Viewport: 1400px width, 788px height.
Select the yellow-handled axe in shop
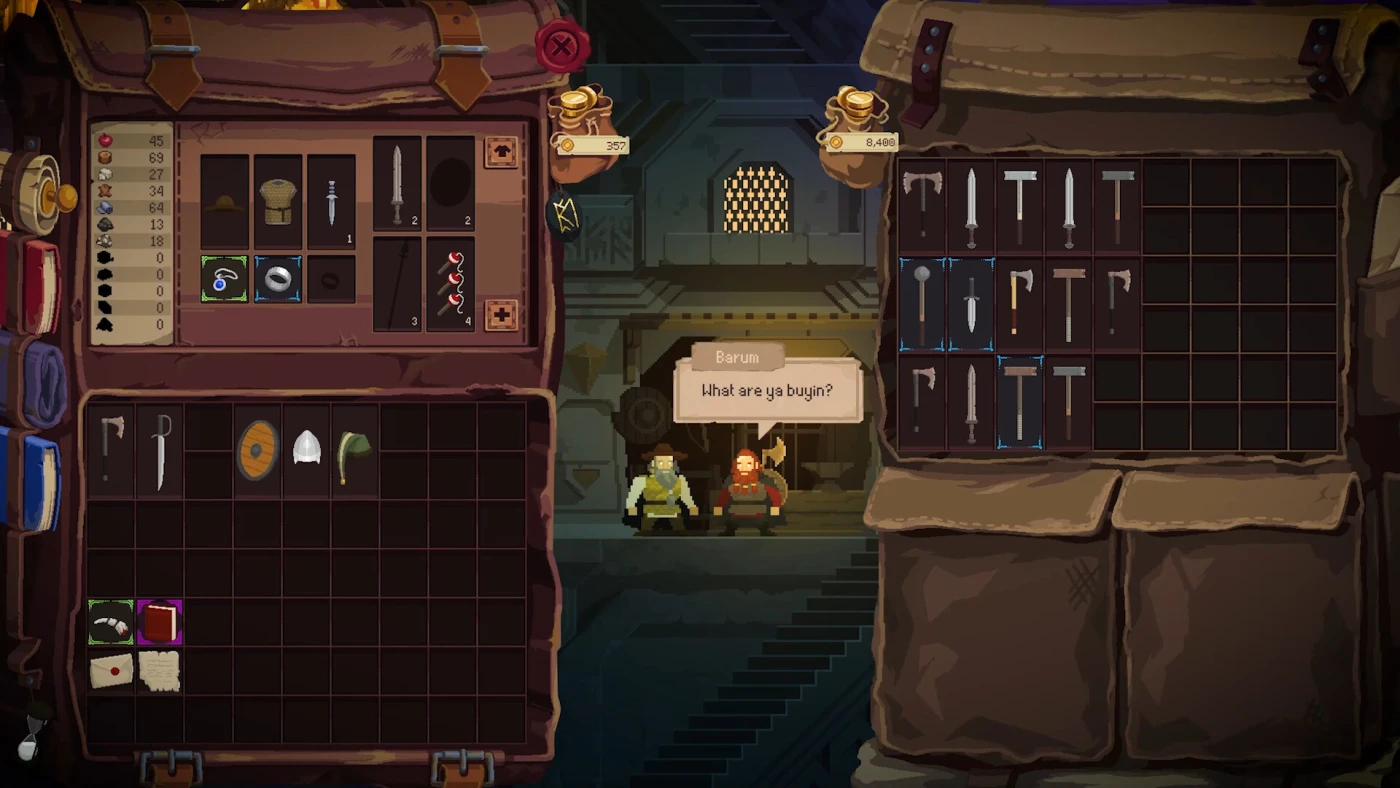[x=1020, y=304]
